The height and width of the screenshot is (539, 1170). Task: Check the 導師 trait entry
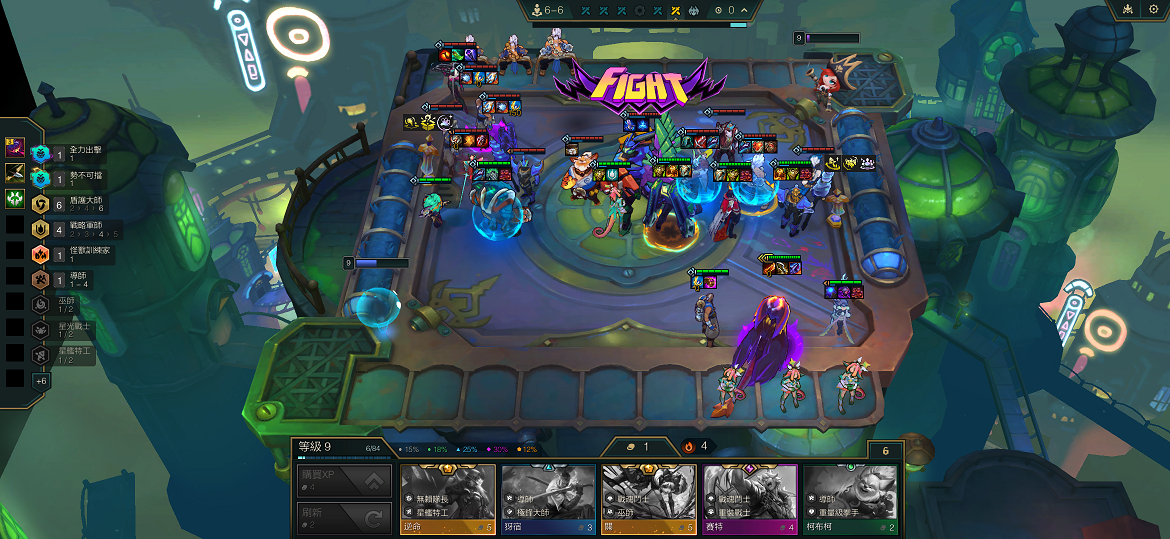[70, 280]
